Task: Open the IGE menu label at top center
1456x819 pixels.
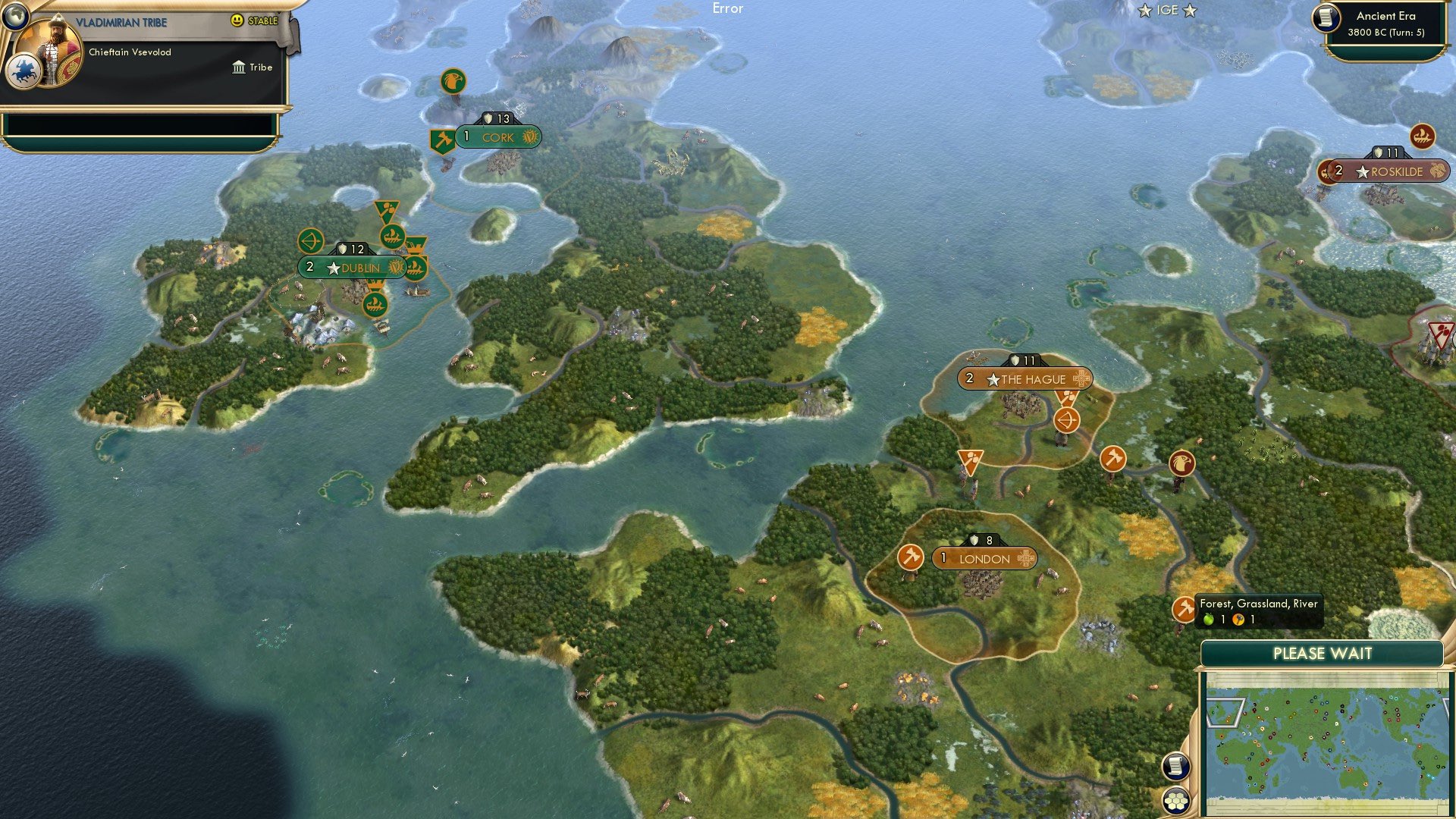Action: point(1166,11)
